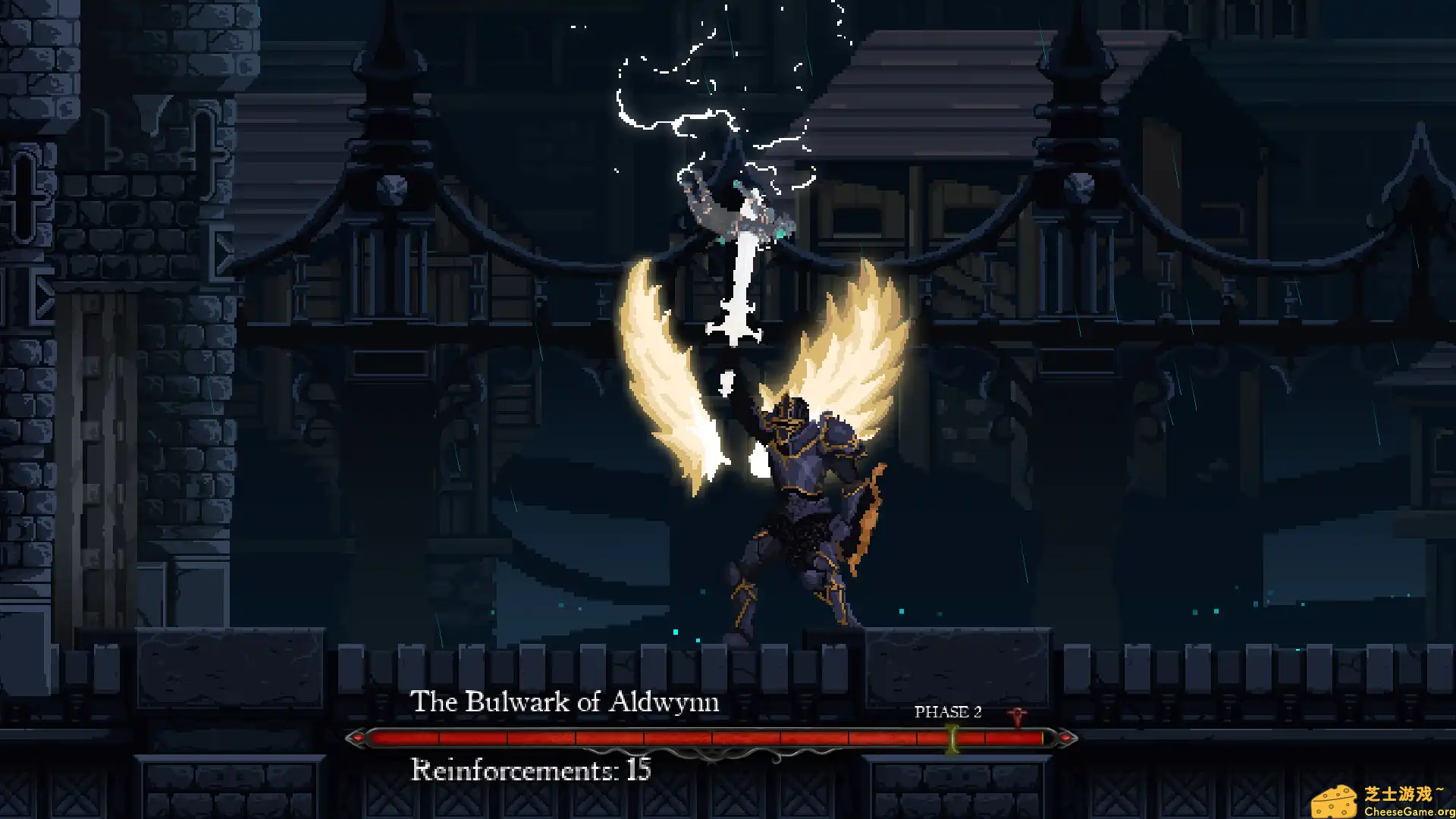Screen dimensions: 1456x819
Task: Click the knight boss's winged helmet
Action: (789, 413)
